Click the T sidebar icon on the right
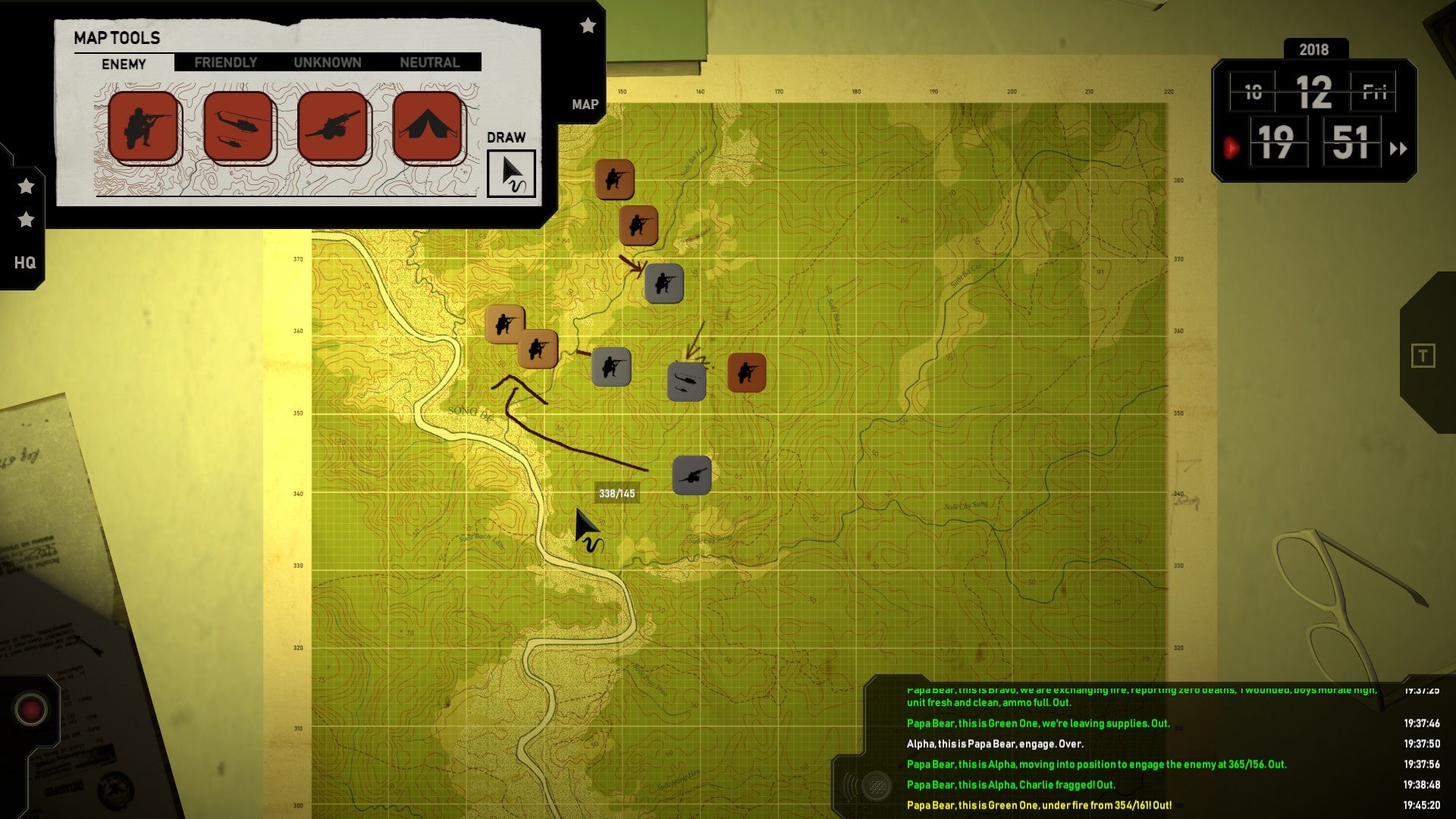The image size is (1456, 819). 1424,354
